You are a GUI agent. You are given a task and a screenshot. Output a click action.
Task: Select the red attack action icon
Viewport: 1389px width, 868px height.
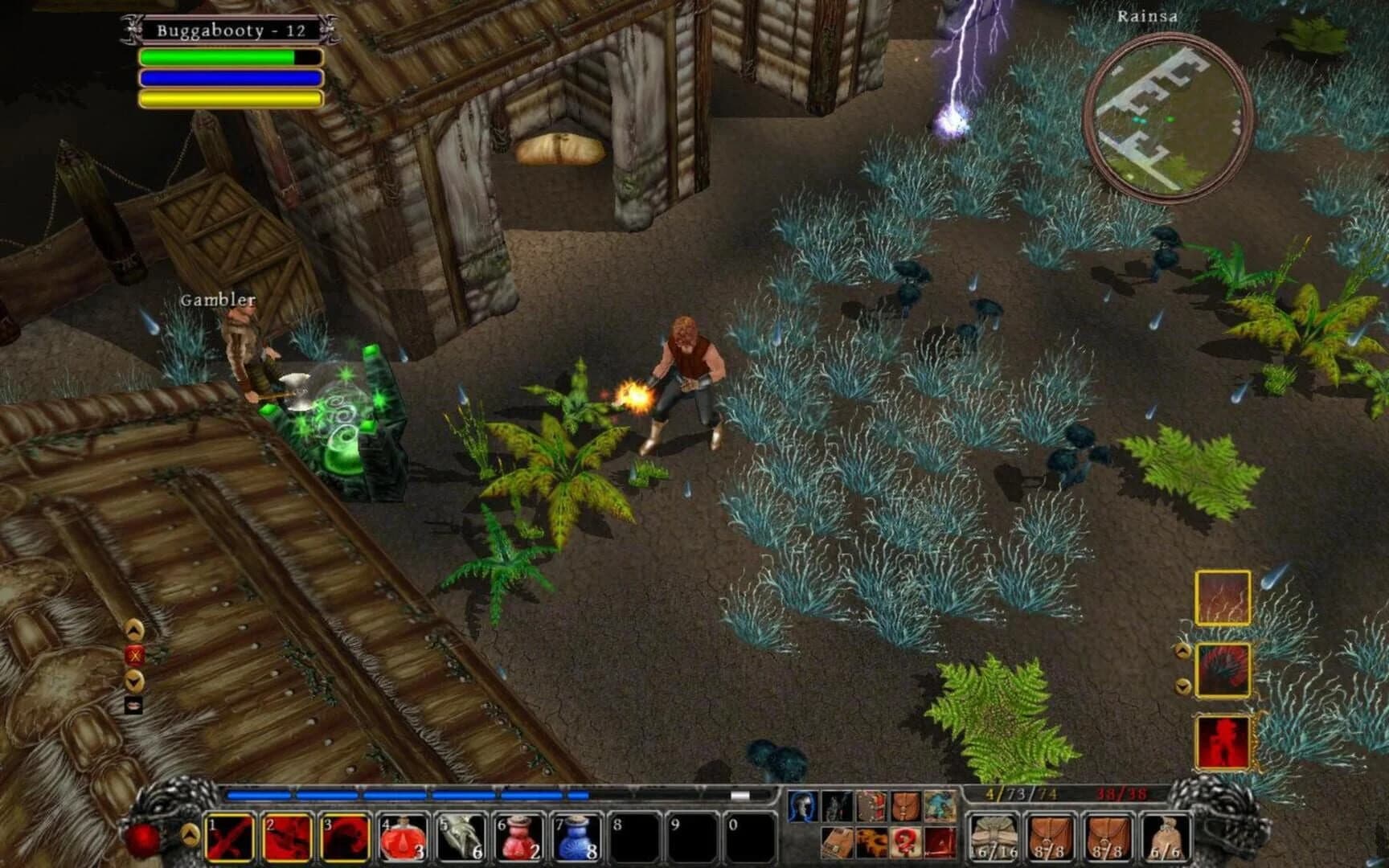coord(940,842)
